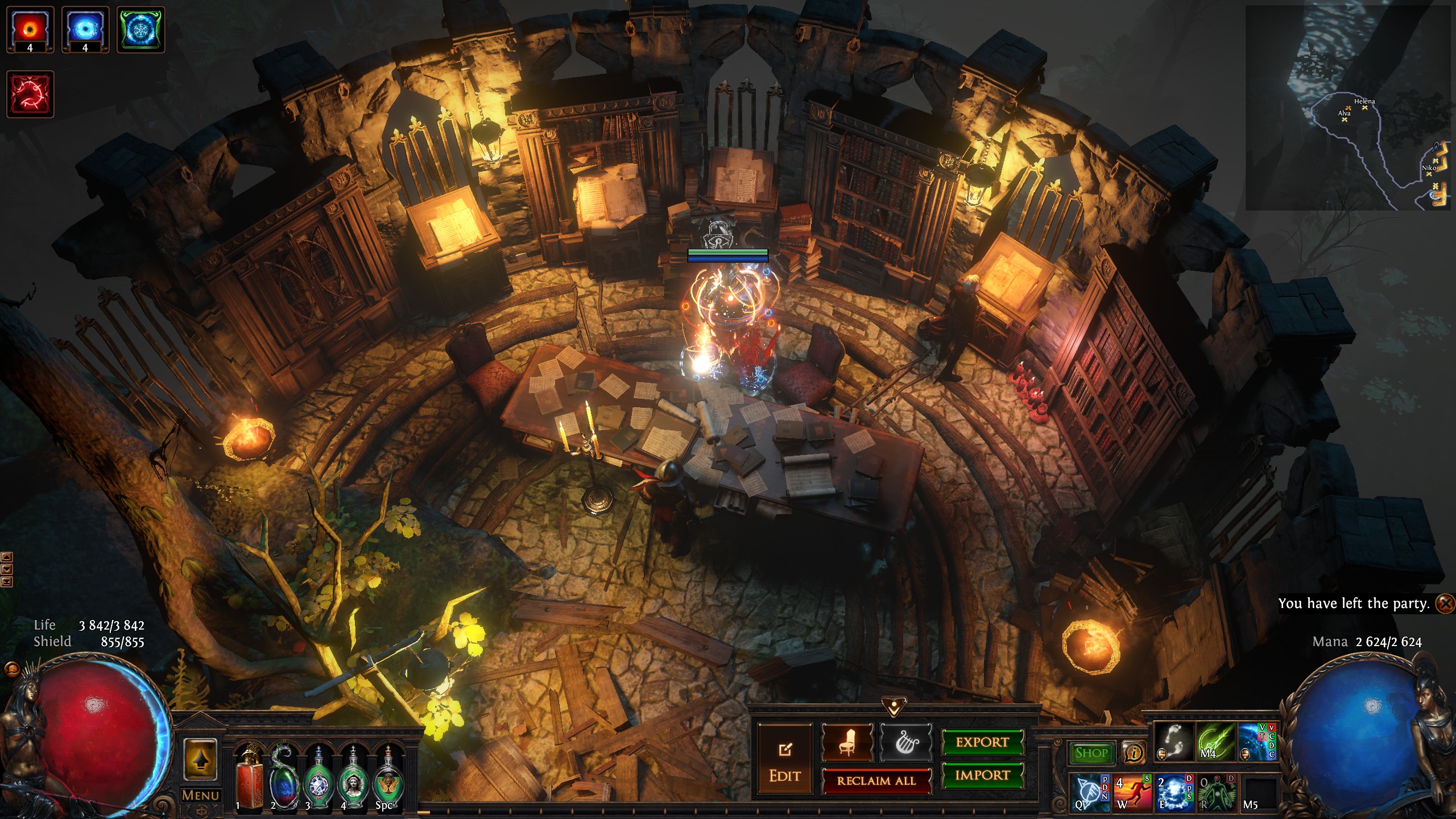Click the gold level-up arrow button
Image resolution: width=1456 pixels, height=819 pixels.
point(200,759)
